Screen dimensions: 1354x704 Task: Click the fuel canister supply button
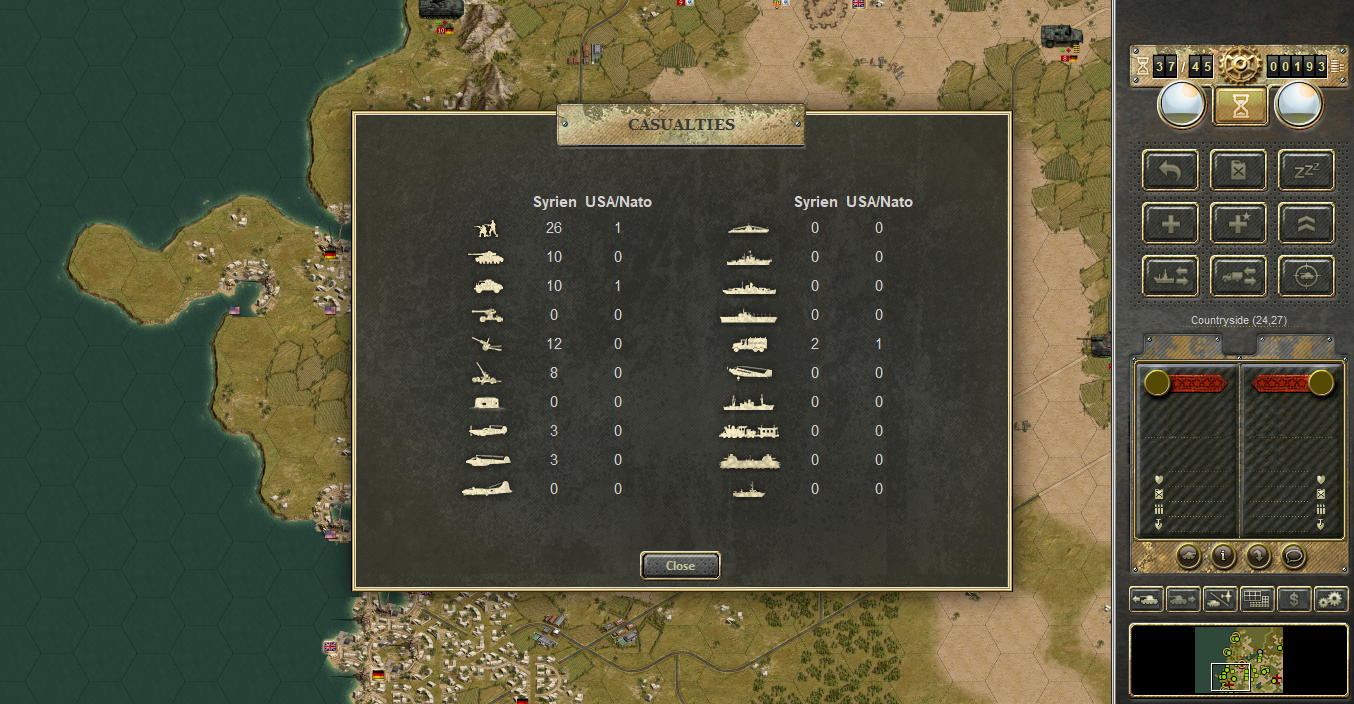pyautogui.click(x=1238, y=170)
